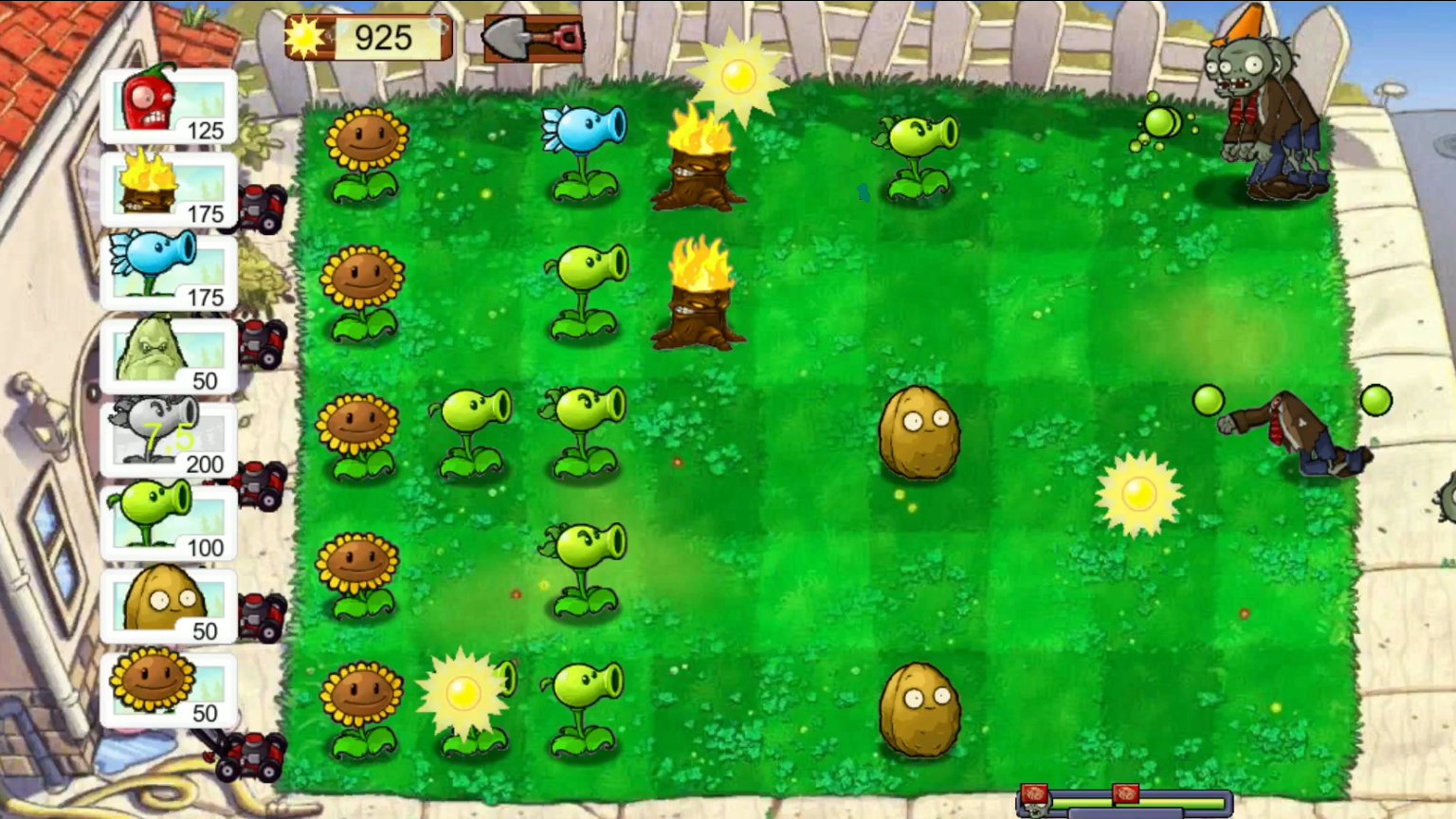
Task: Collect the glowing sun near the headless zombie
Action: pos(1140,493)
